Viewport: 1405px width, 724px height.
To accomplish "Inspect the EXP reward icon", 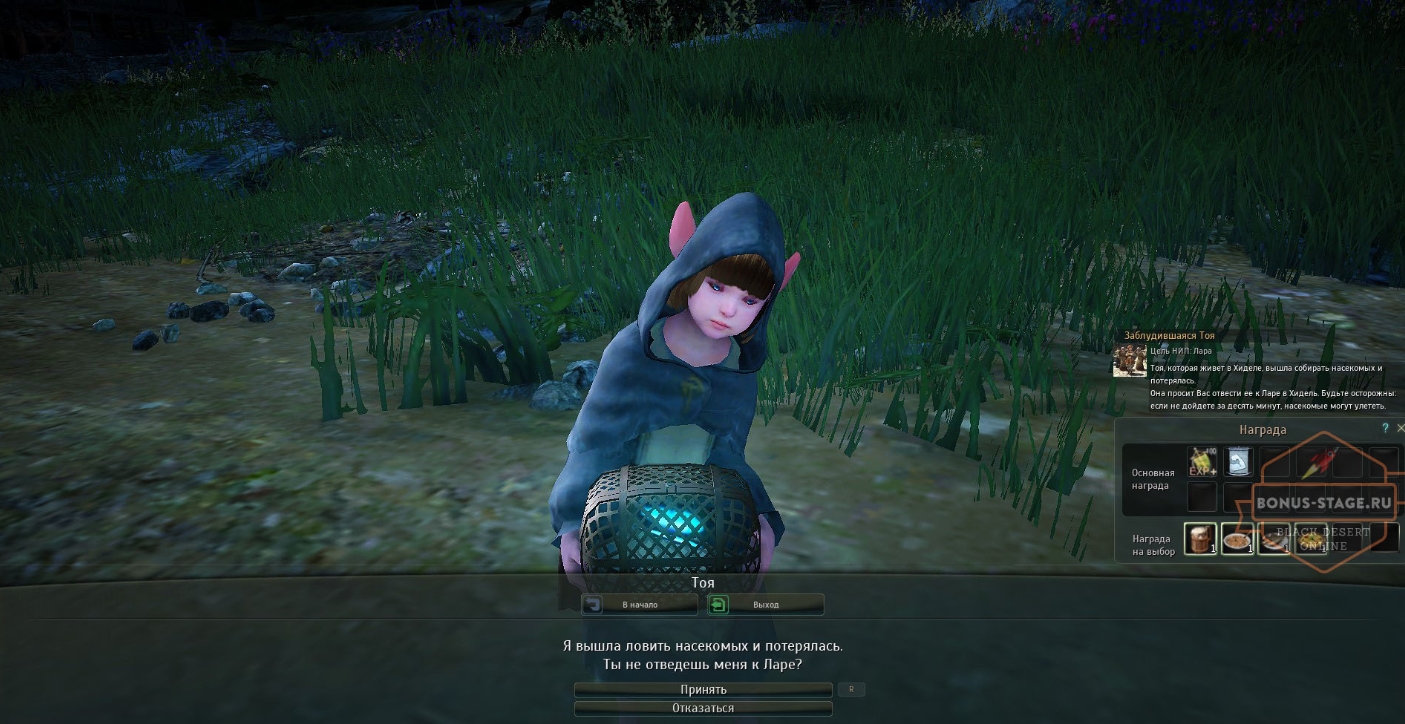I will (1202, 461).
